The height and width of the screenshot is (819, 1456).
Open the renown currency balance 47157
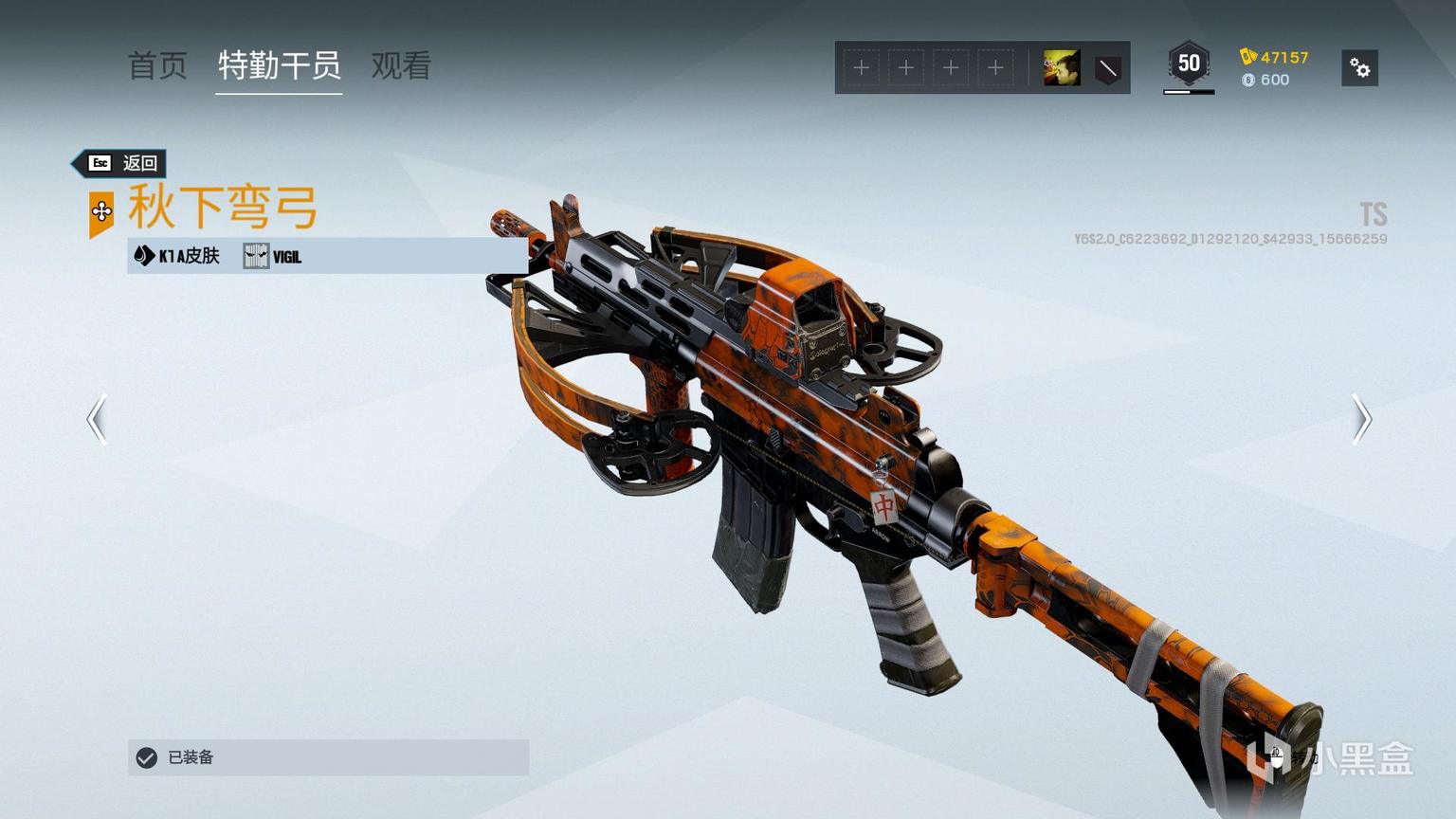1275,57
